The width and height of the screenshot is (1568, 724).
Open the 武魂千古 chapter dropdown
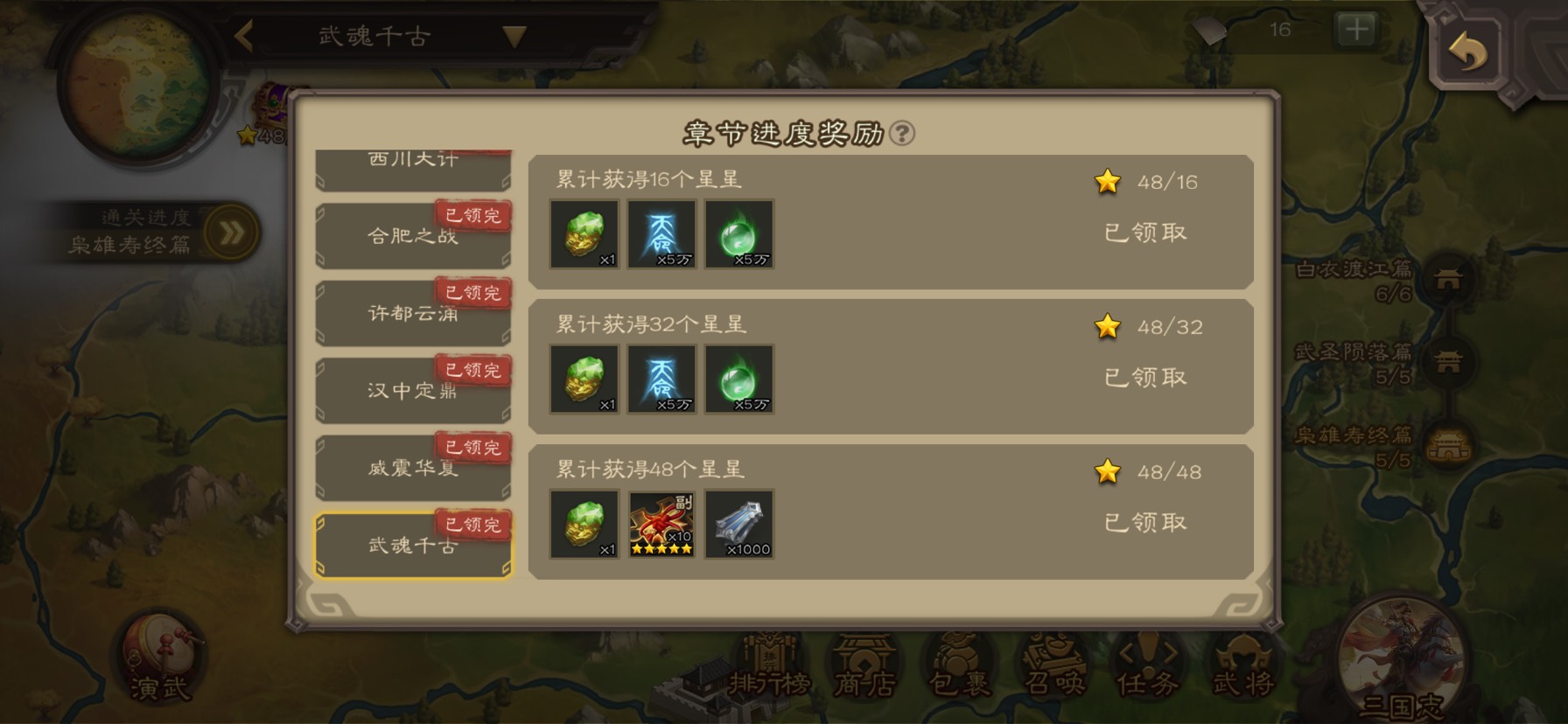(x=514, y=37)
